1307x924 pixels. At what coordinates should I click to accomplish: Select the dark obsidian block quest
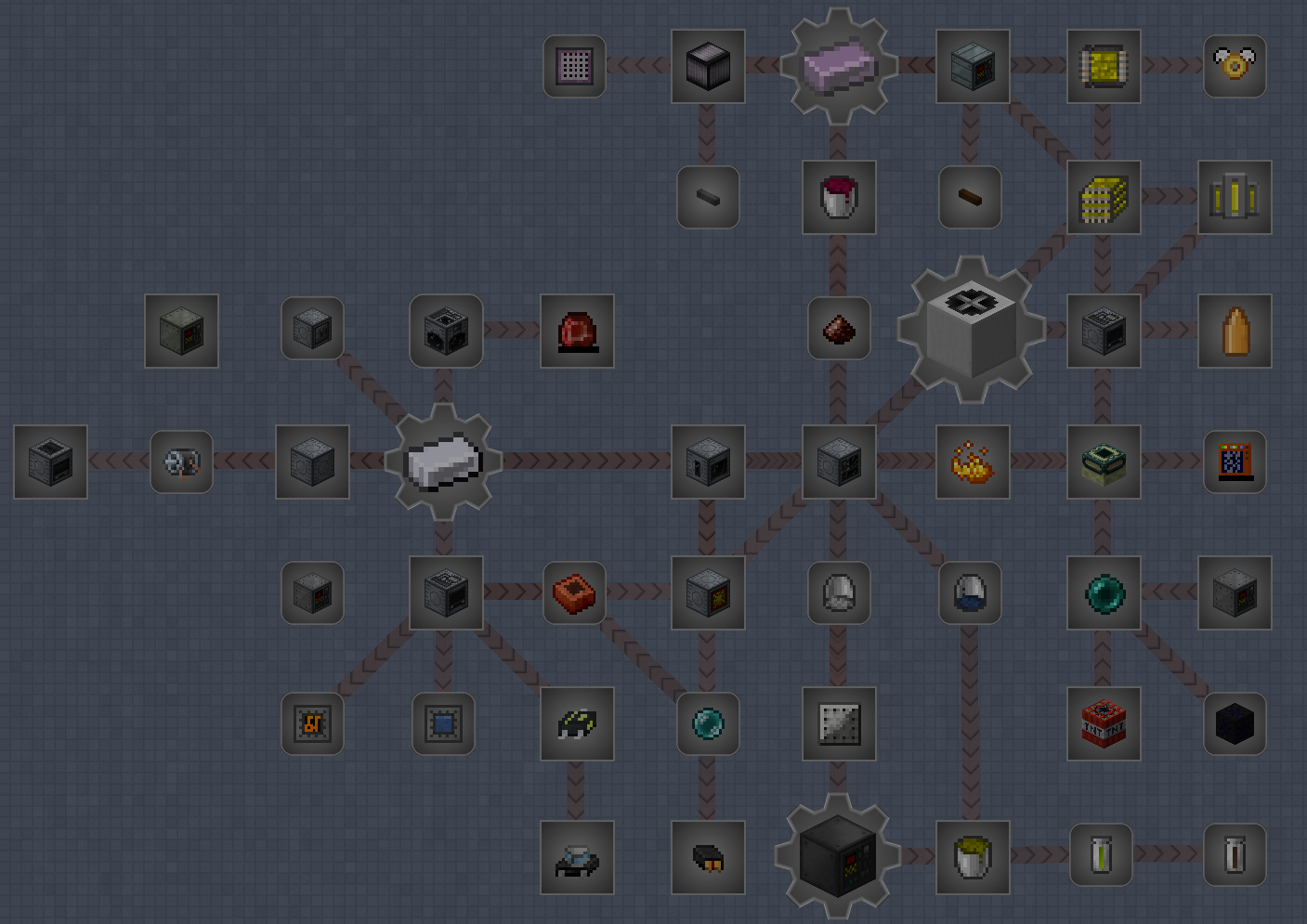click(1235, 723)
